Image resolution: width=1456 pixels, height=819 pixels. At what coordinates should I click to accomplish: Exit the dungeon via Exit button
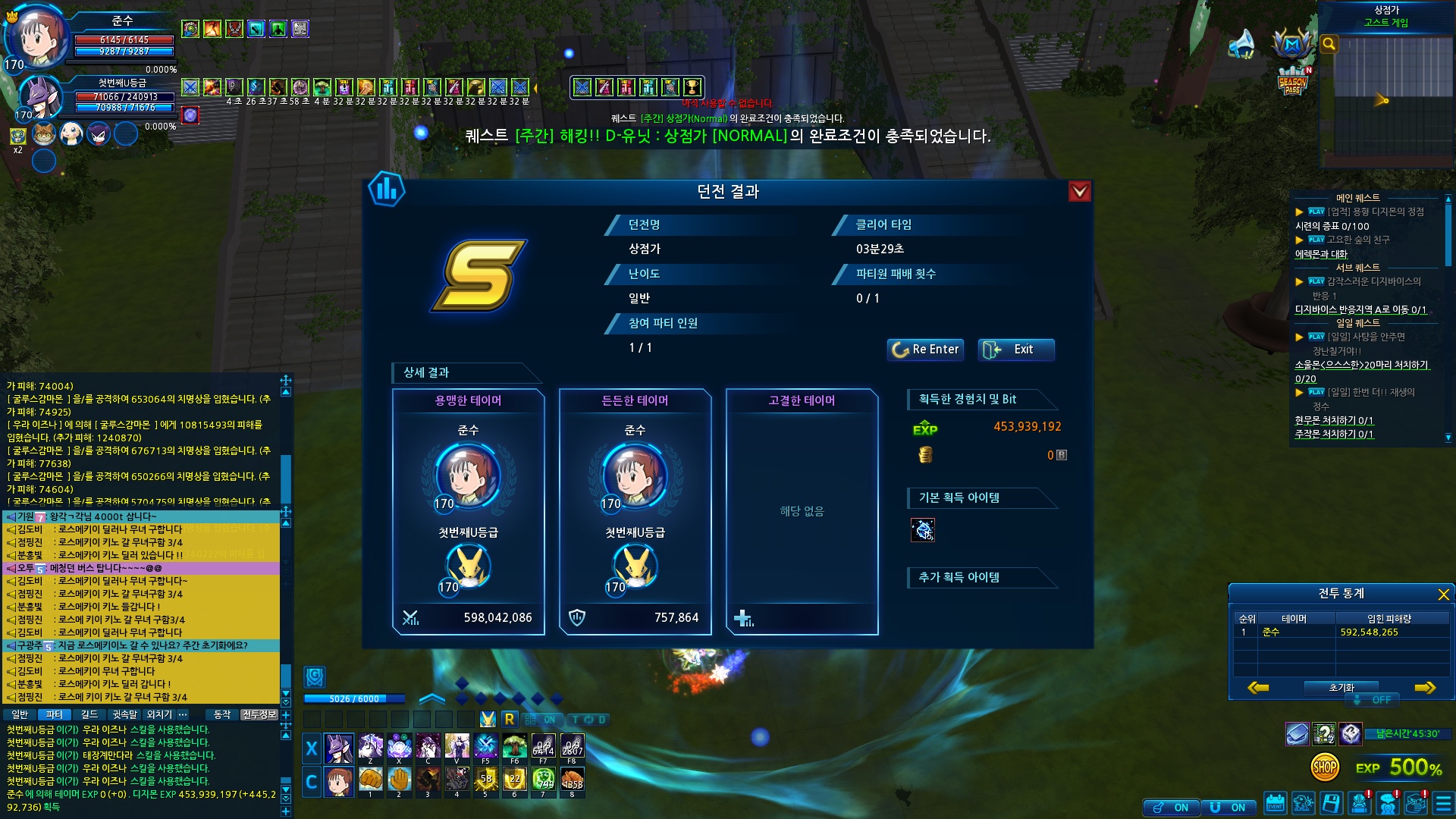[x=1015, y=350]
